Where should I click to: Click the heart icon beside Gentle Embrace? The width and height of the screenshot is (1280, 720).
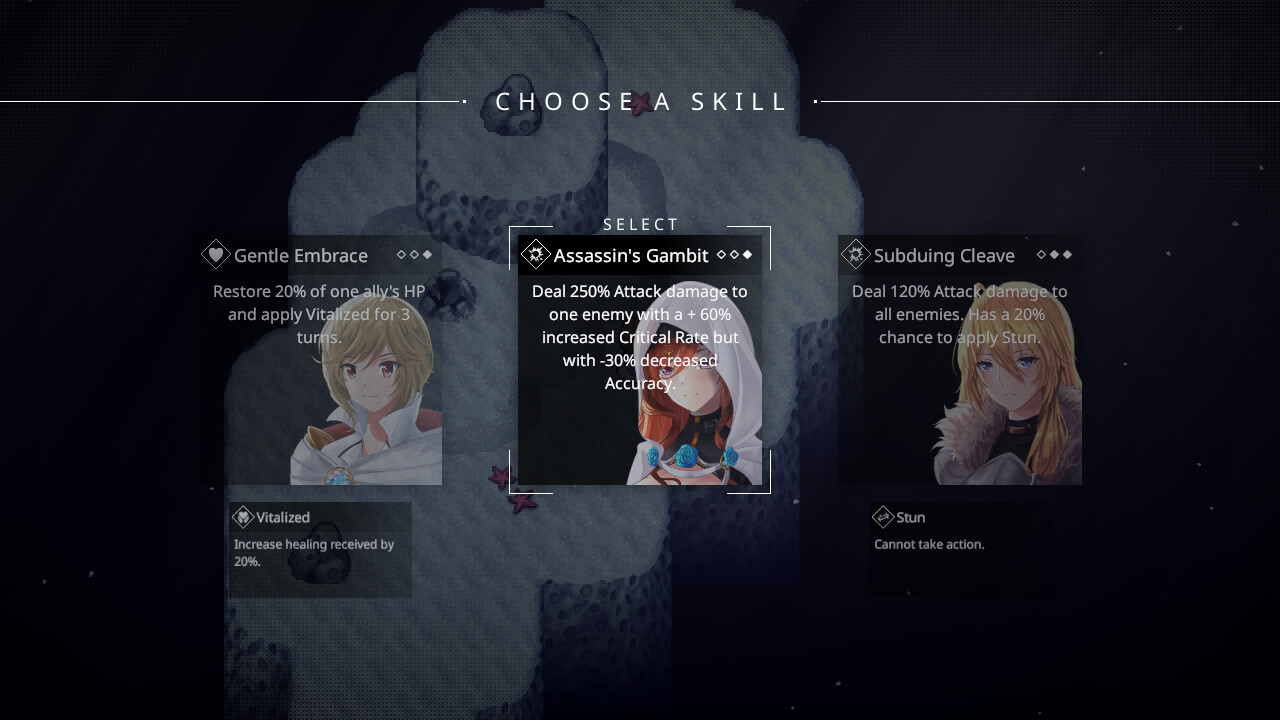(x=217, y=255)
